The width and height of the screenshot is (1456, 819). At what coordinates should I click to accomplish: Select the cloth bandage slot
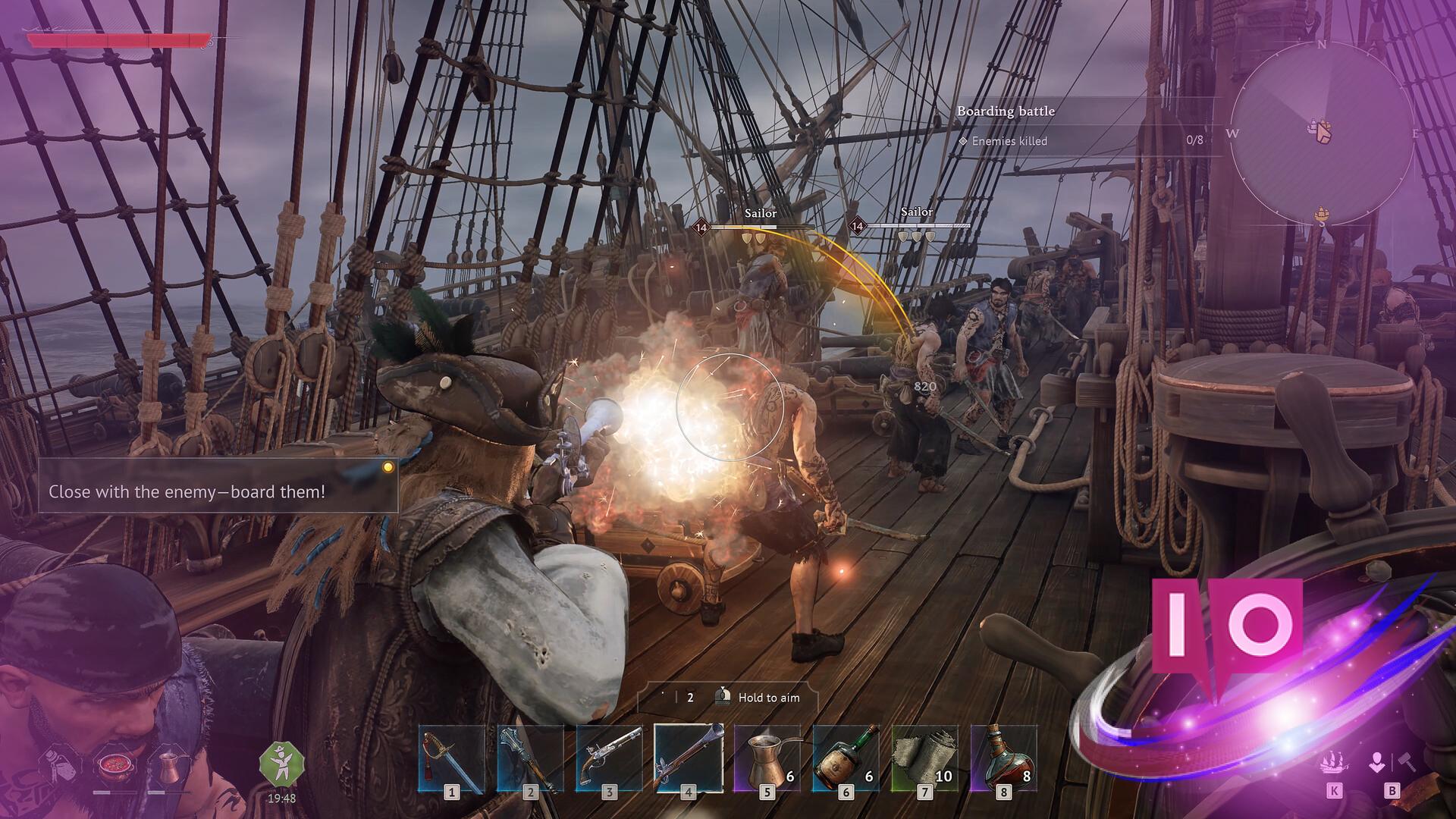(x=925, y=760)
